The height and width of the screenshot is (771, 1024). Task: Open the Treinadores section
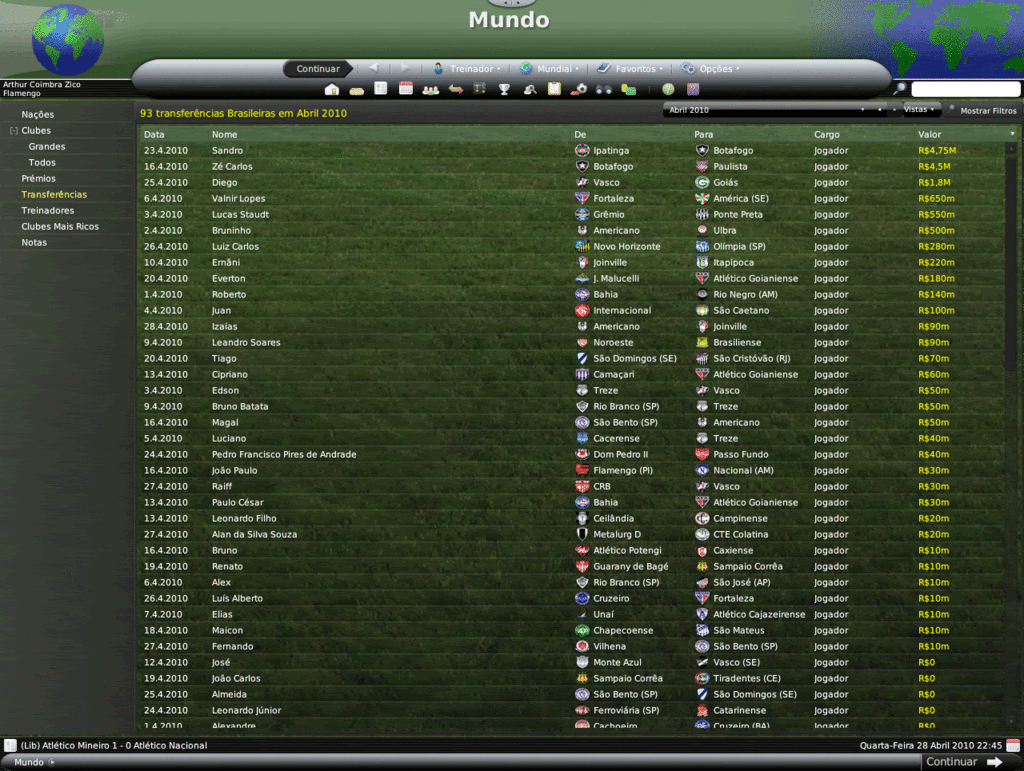[48, 211]
